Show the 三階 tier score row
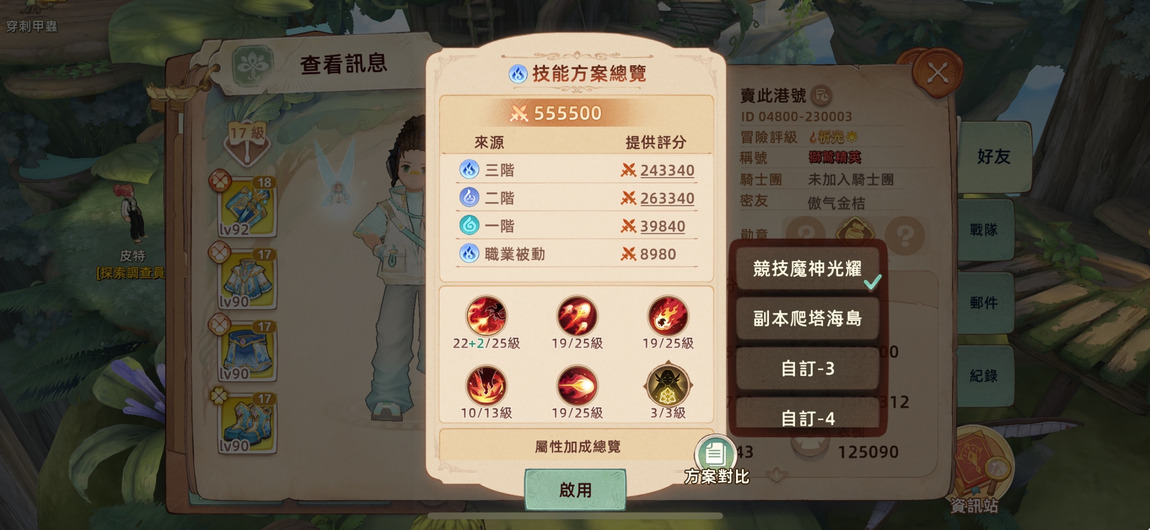This screenshot has height=530, width=1150. tap(576, 170)
